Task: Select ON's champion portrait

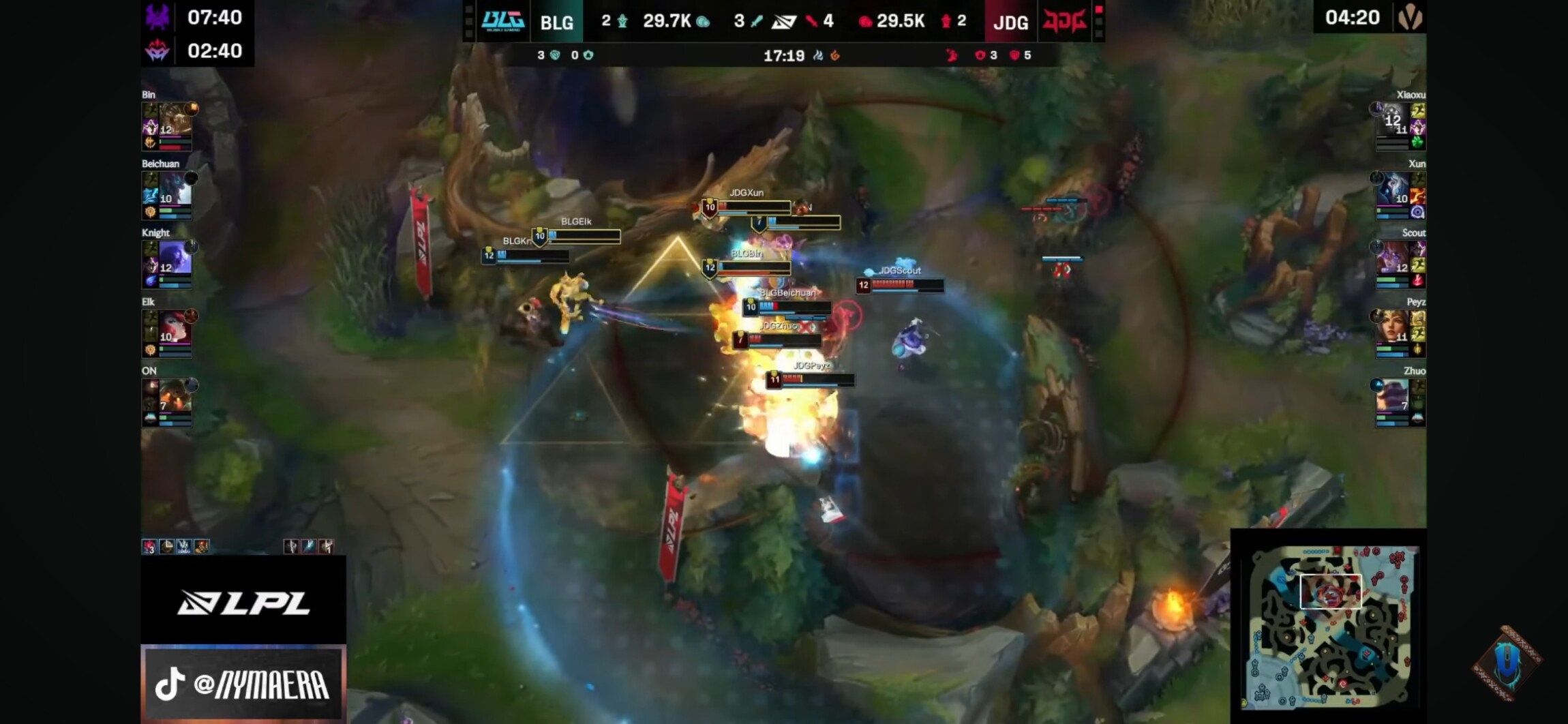Action: [x=175, y=396]
